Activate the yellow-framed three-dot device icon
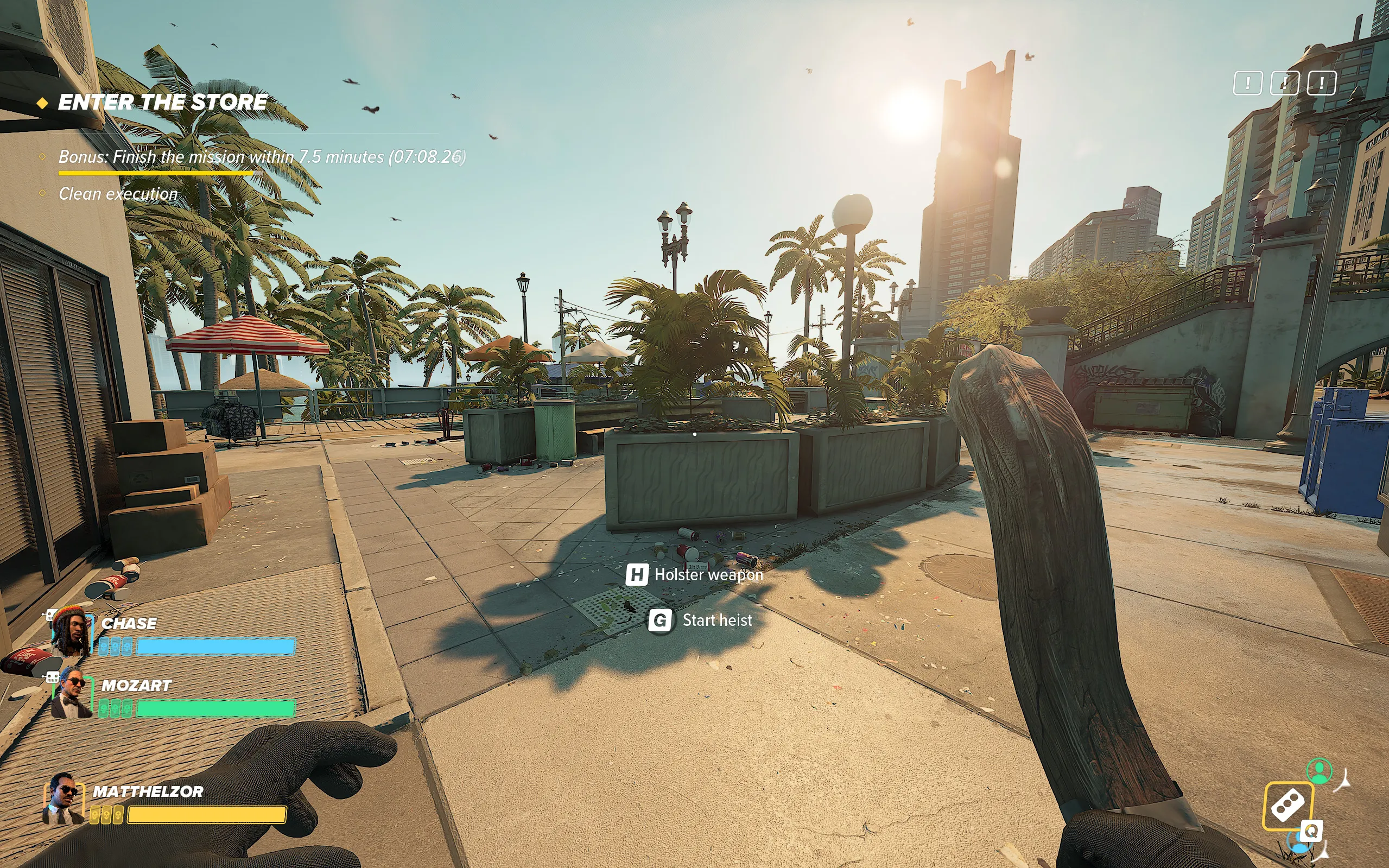Screen dimensions: 1389x868 pos(1288,805)
